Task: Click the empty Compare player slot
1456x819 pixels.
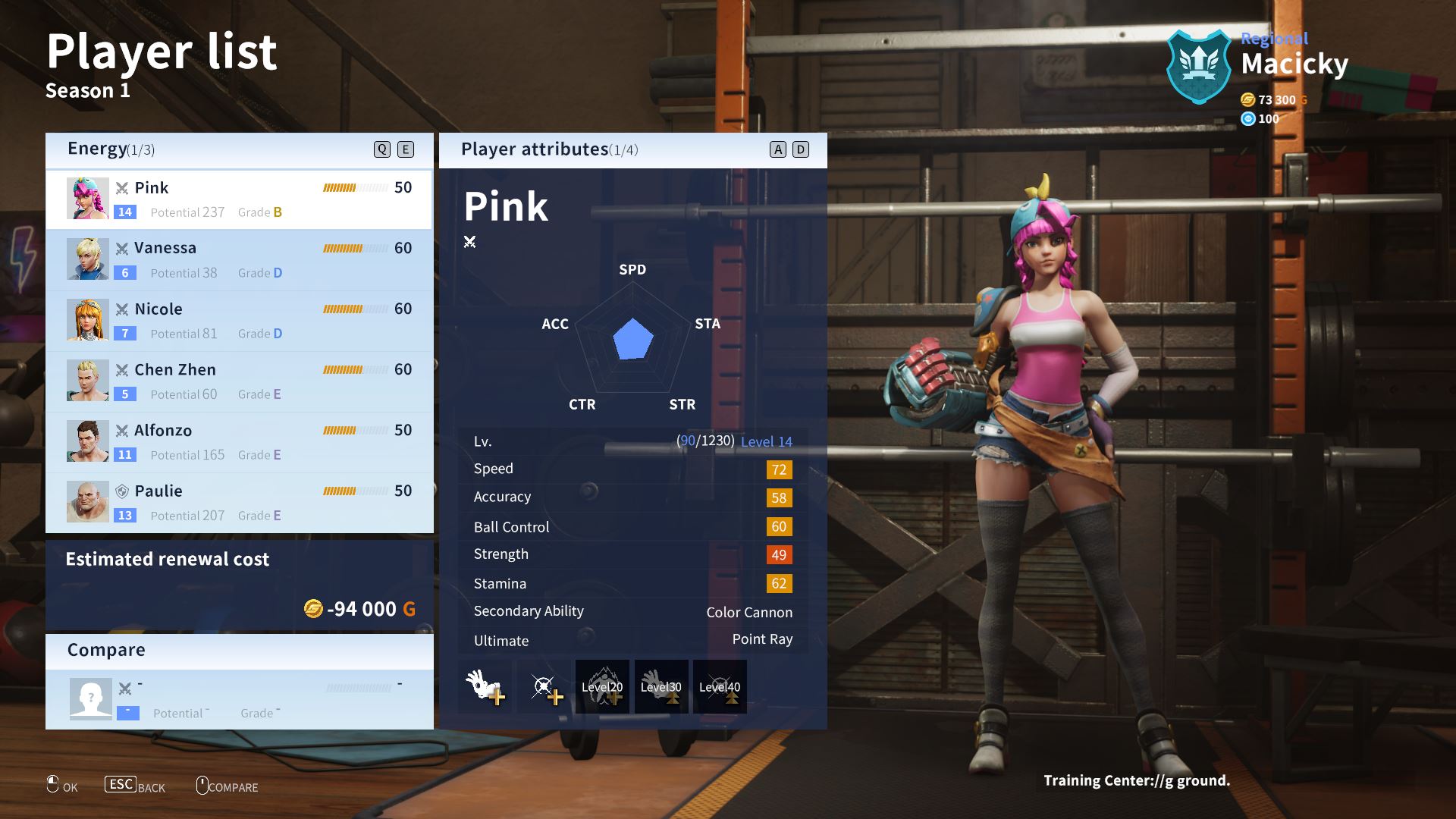Action: click(x=239, y=698)
